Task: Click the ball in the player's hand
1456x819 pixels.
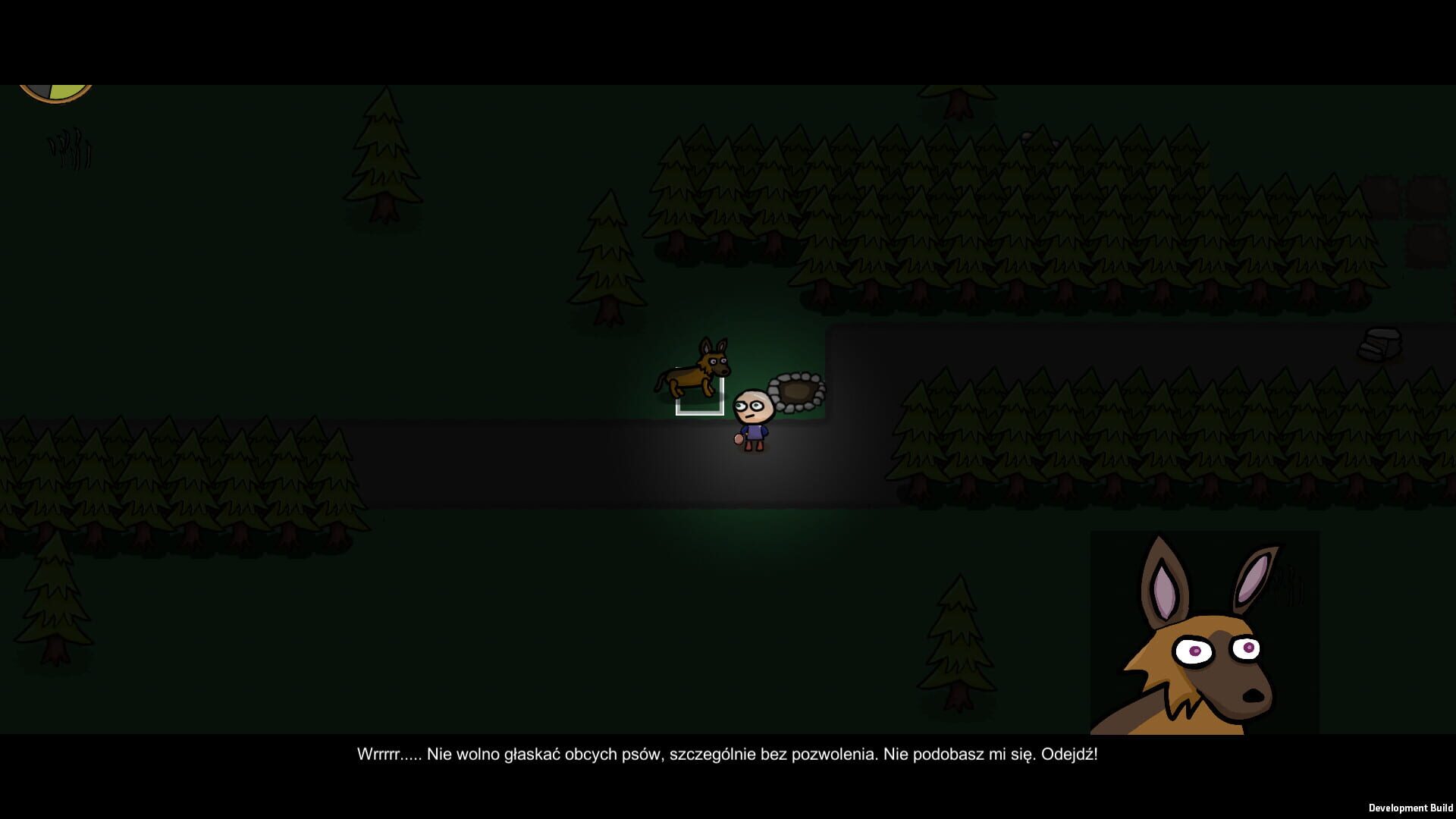Action: click(737, 440)
